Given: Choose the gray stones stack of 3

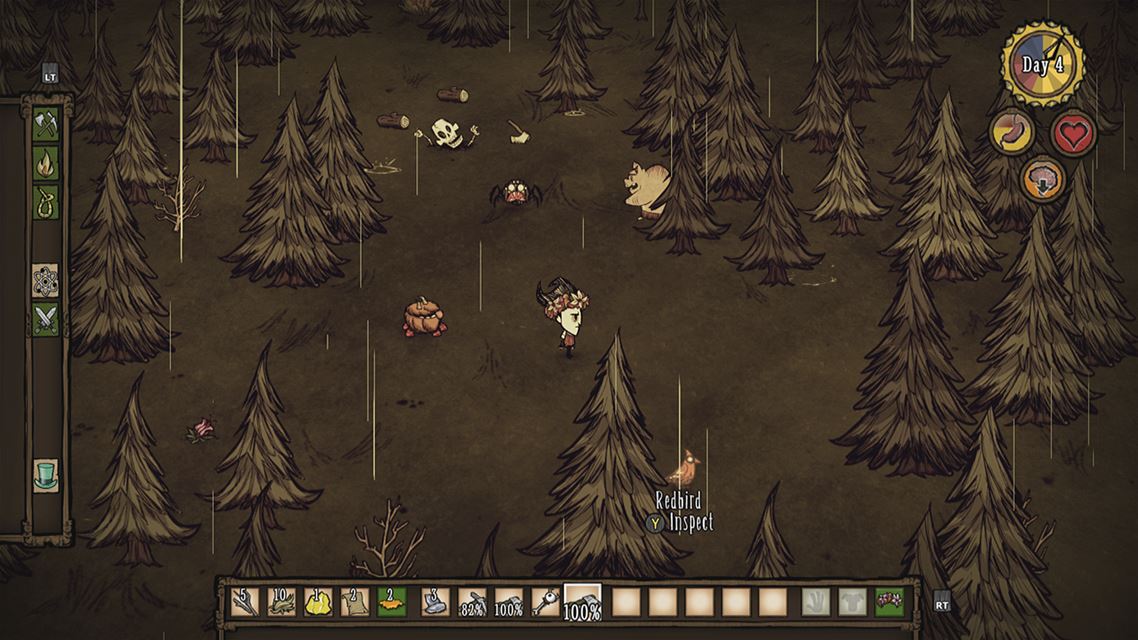Looking at the screenshot, I should click(435, 602).
